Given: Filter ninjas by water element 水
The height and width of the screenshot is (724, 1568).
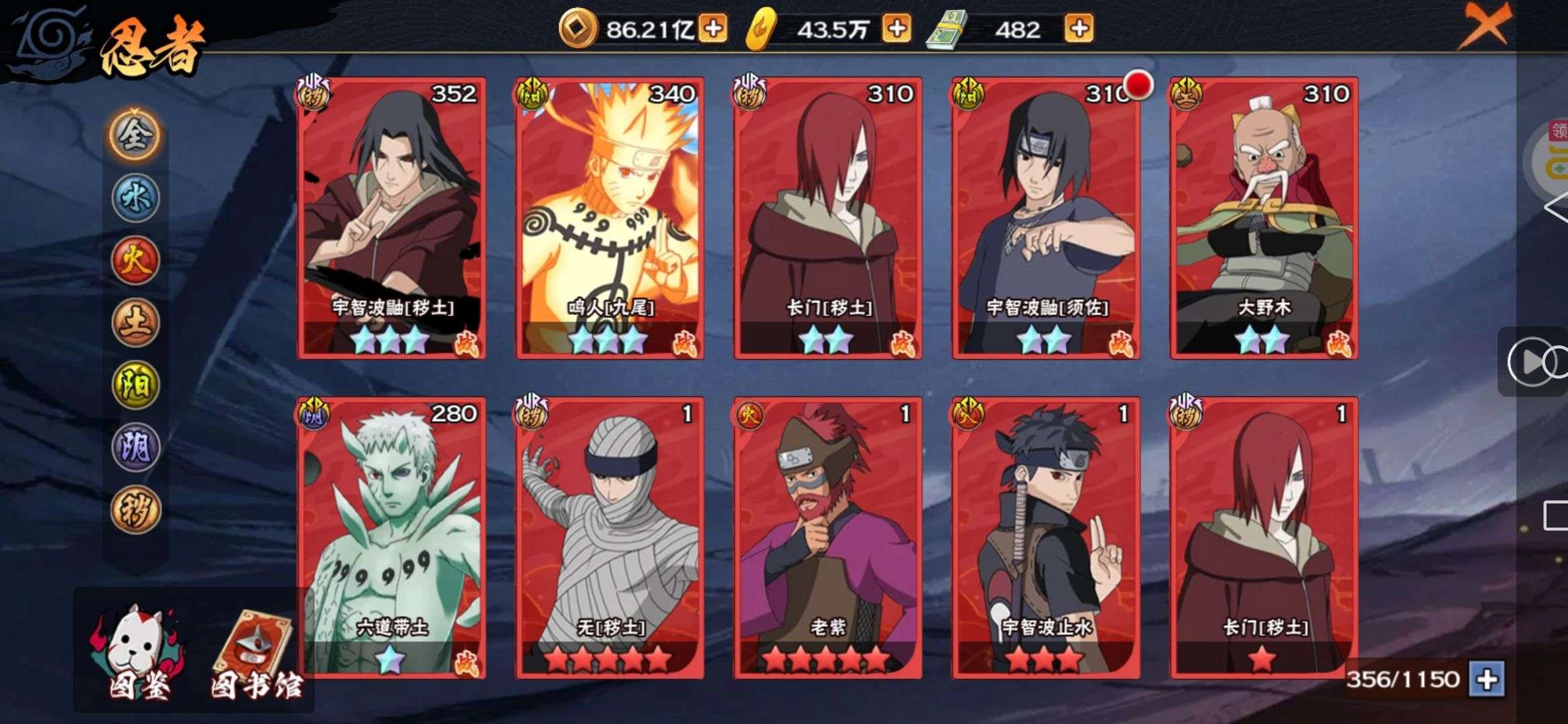Looking at the screenshot, I should click(135, 198).
